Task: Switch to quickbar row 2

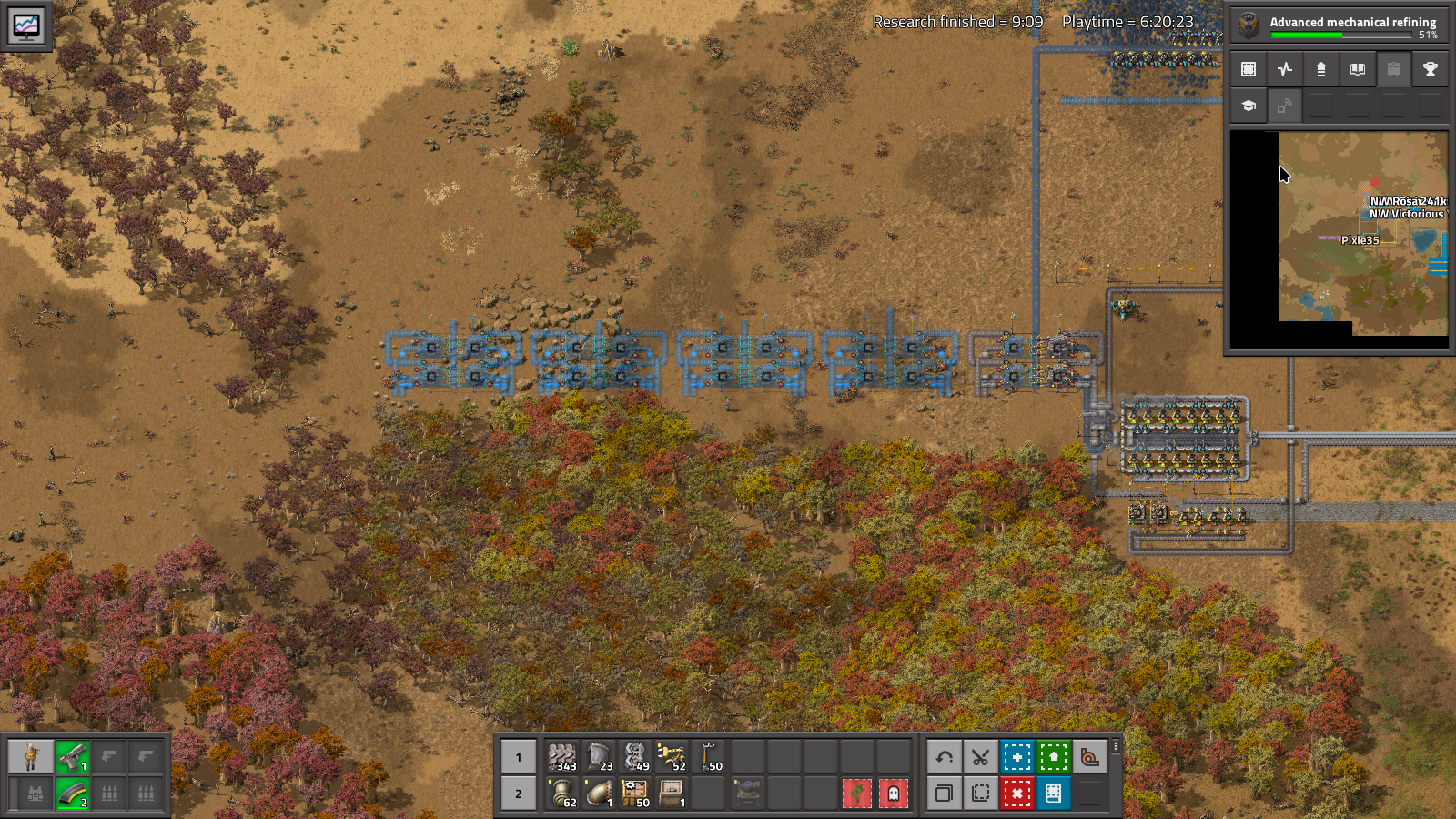Action: coord(519,794)
